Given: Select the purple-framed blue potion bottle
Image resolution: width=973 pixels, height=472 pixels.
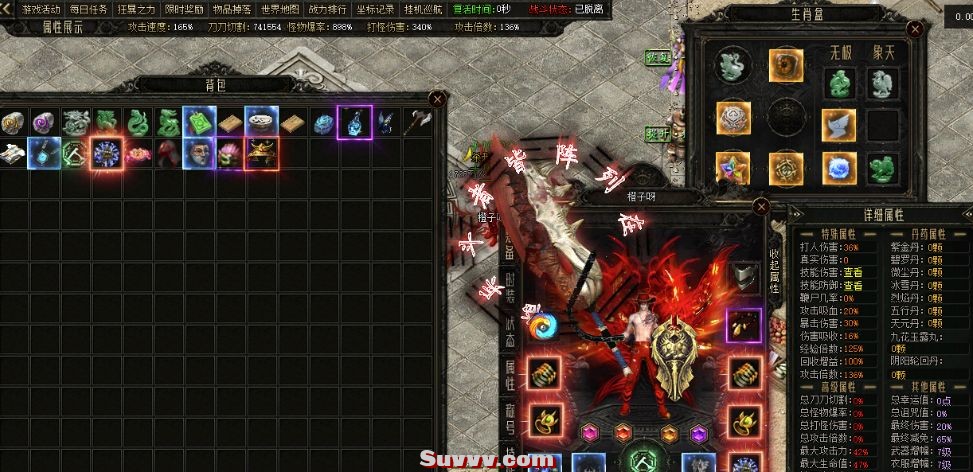Looking at the screenshot, I should 354,122.
